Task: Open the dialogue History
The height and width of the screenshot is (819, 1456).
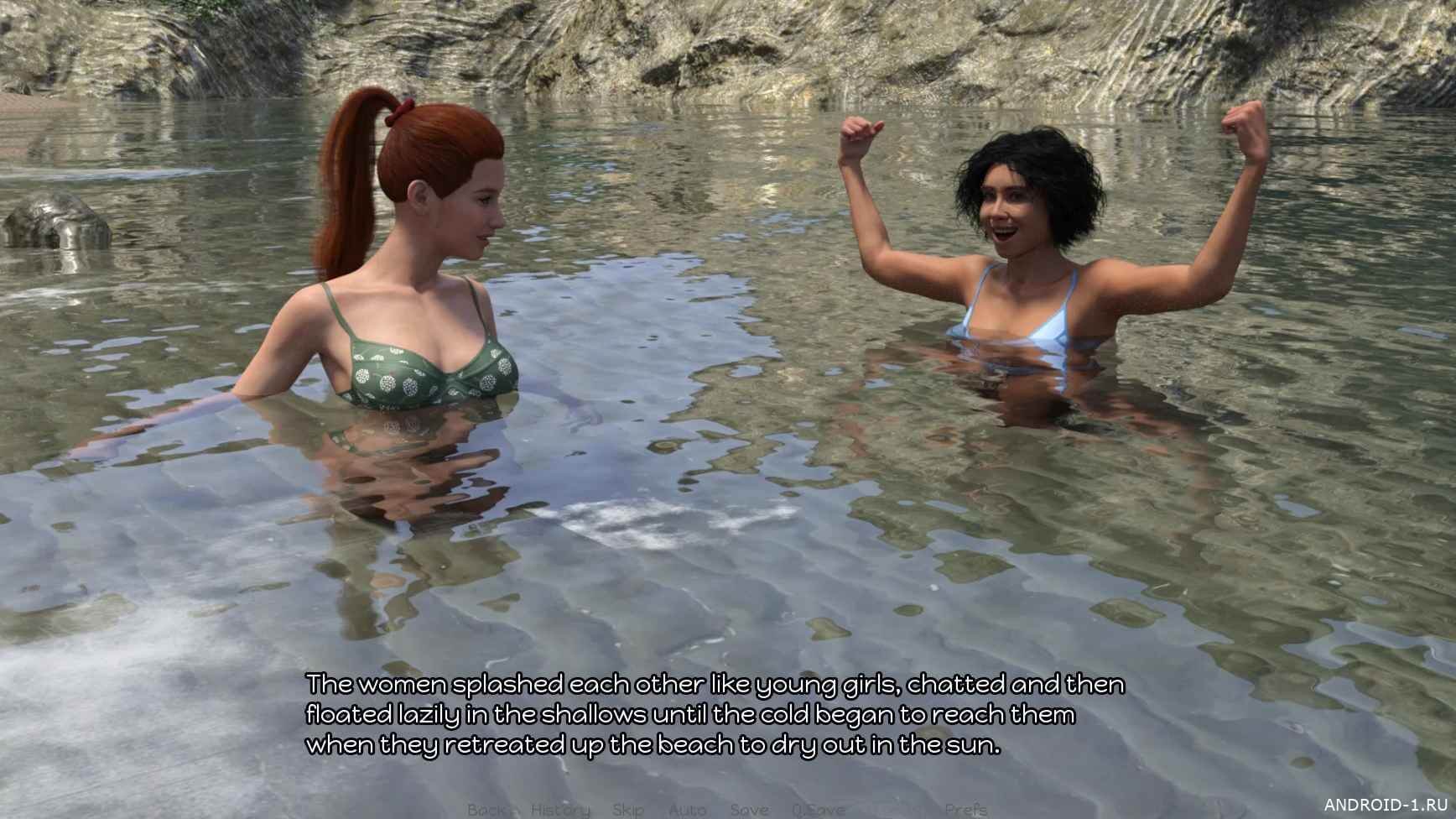Action: [560, 809]
